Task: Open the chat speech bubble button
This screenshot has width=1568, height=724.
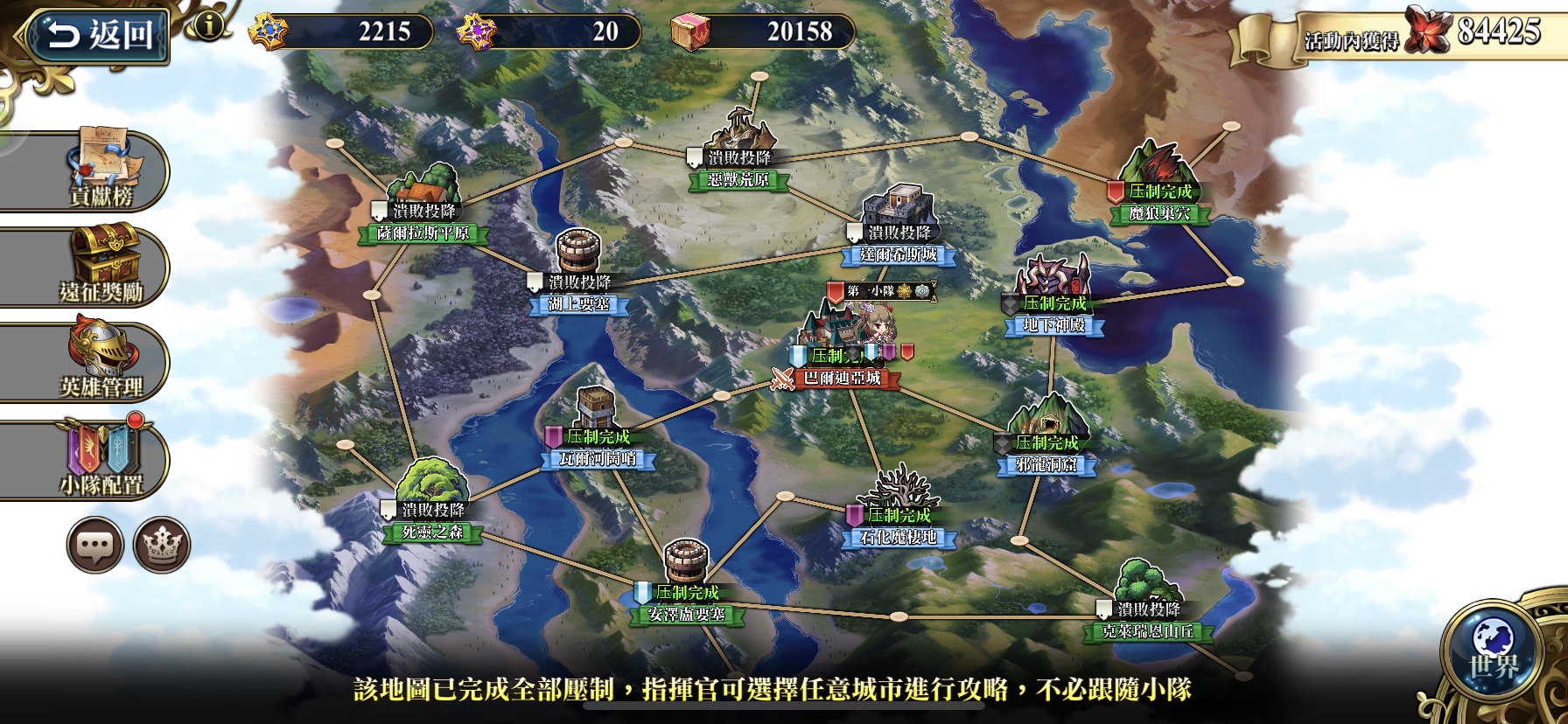Action: [x=94, y=545]
